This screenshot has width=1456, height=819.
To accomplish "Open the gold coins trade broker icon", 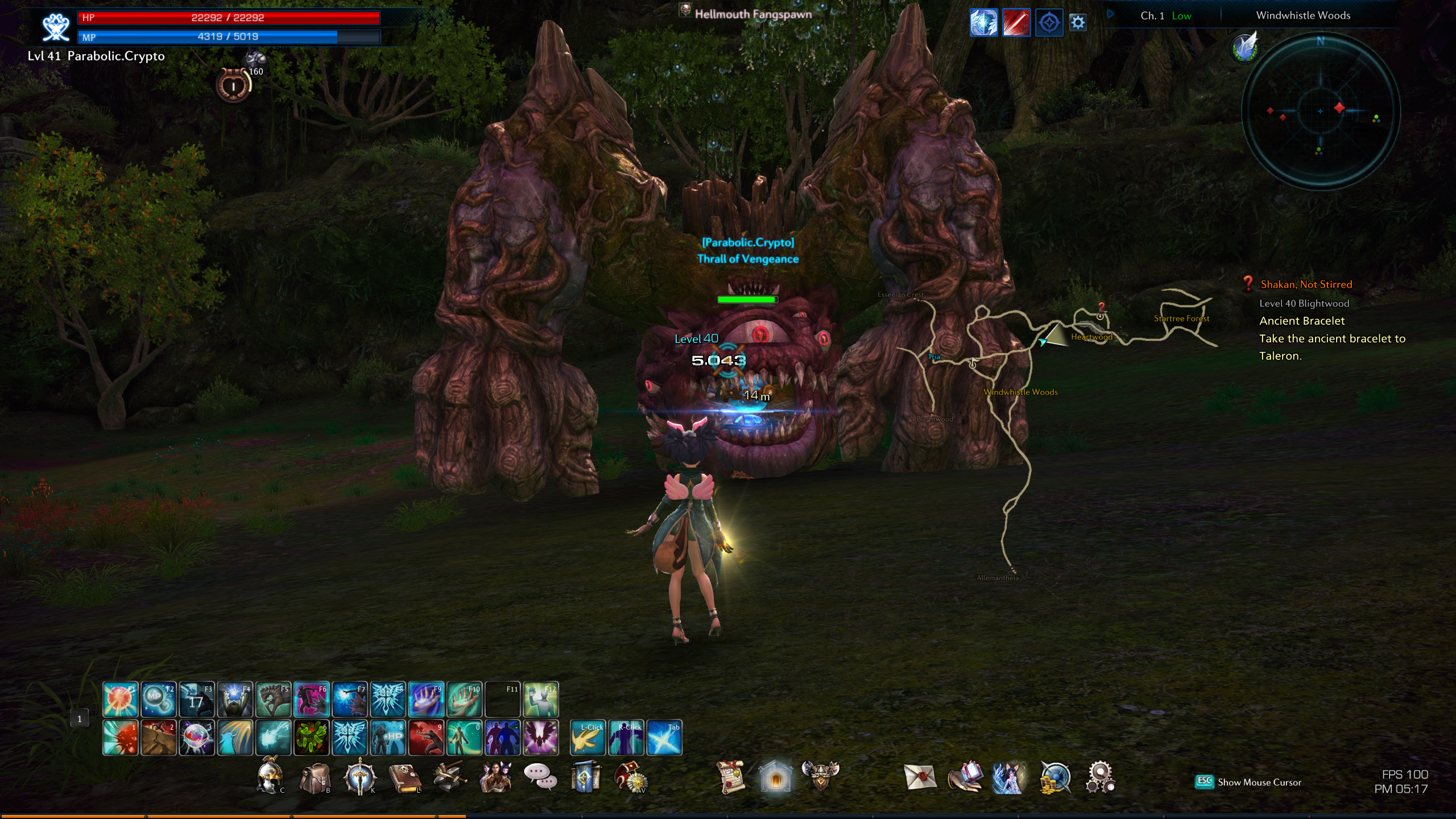I will click(x=1055, y=777).
